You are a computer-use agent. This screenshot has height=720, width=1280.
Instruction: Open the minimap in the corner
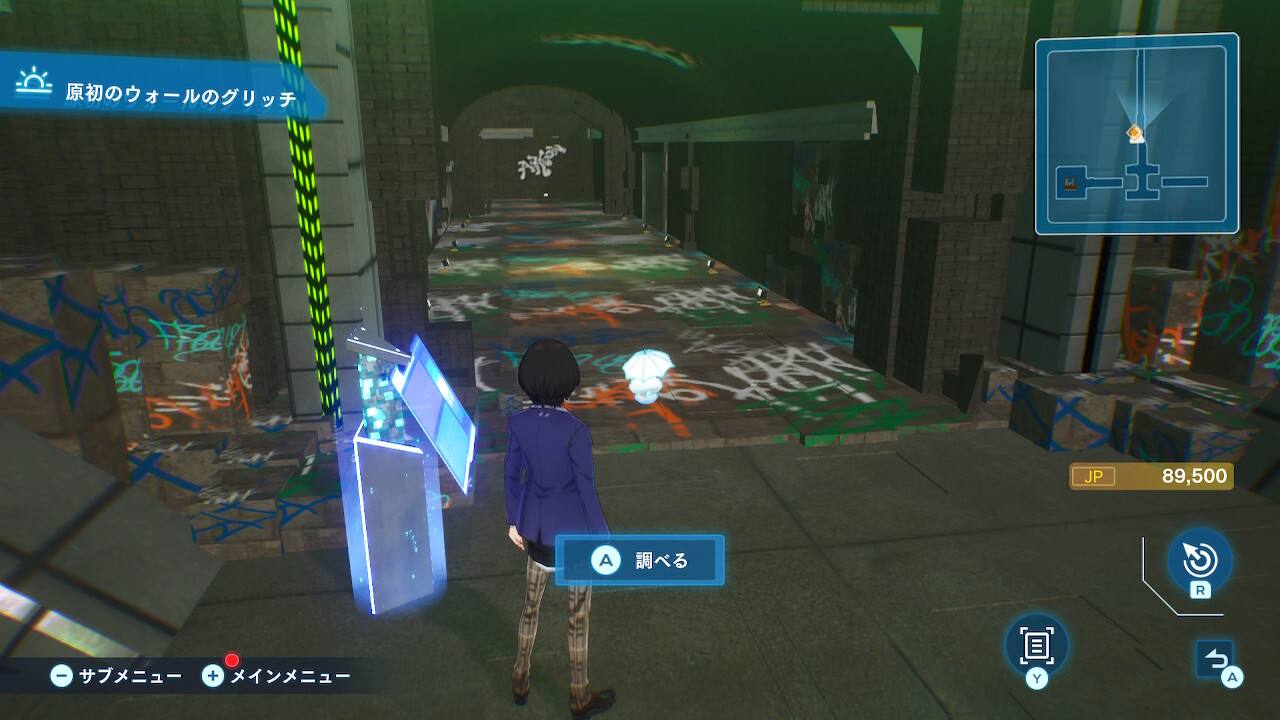tap(1136, 134)
